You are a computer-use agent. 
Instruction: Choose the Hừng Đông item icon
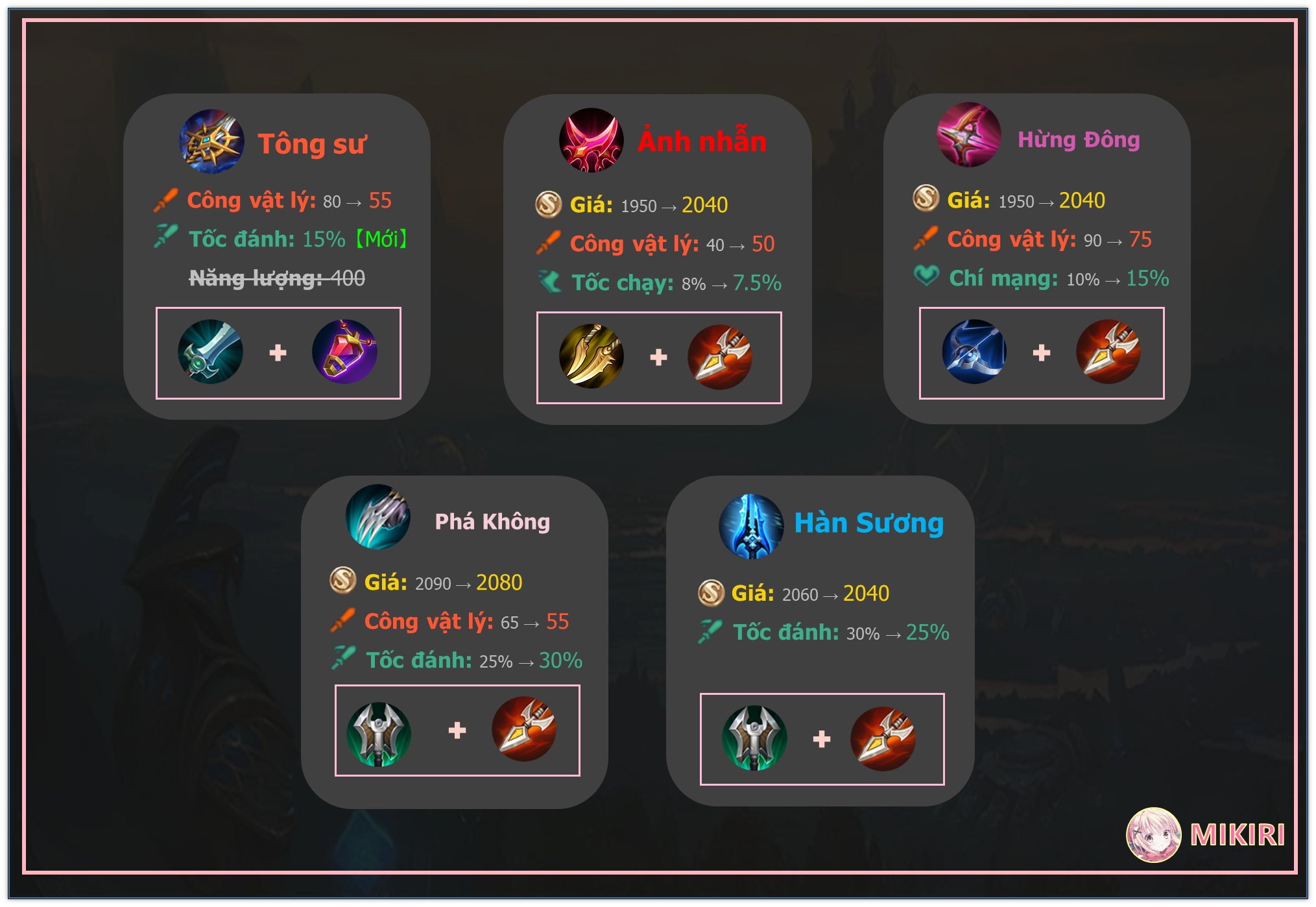point(969,135)
